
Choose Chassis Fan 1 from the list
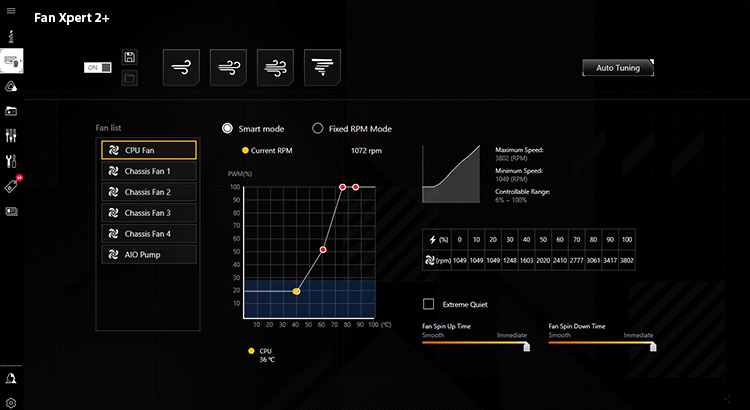point(149,171)
